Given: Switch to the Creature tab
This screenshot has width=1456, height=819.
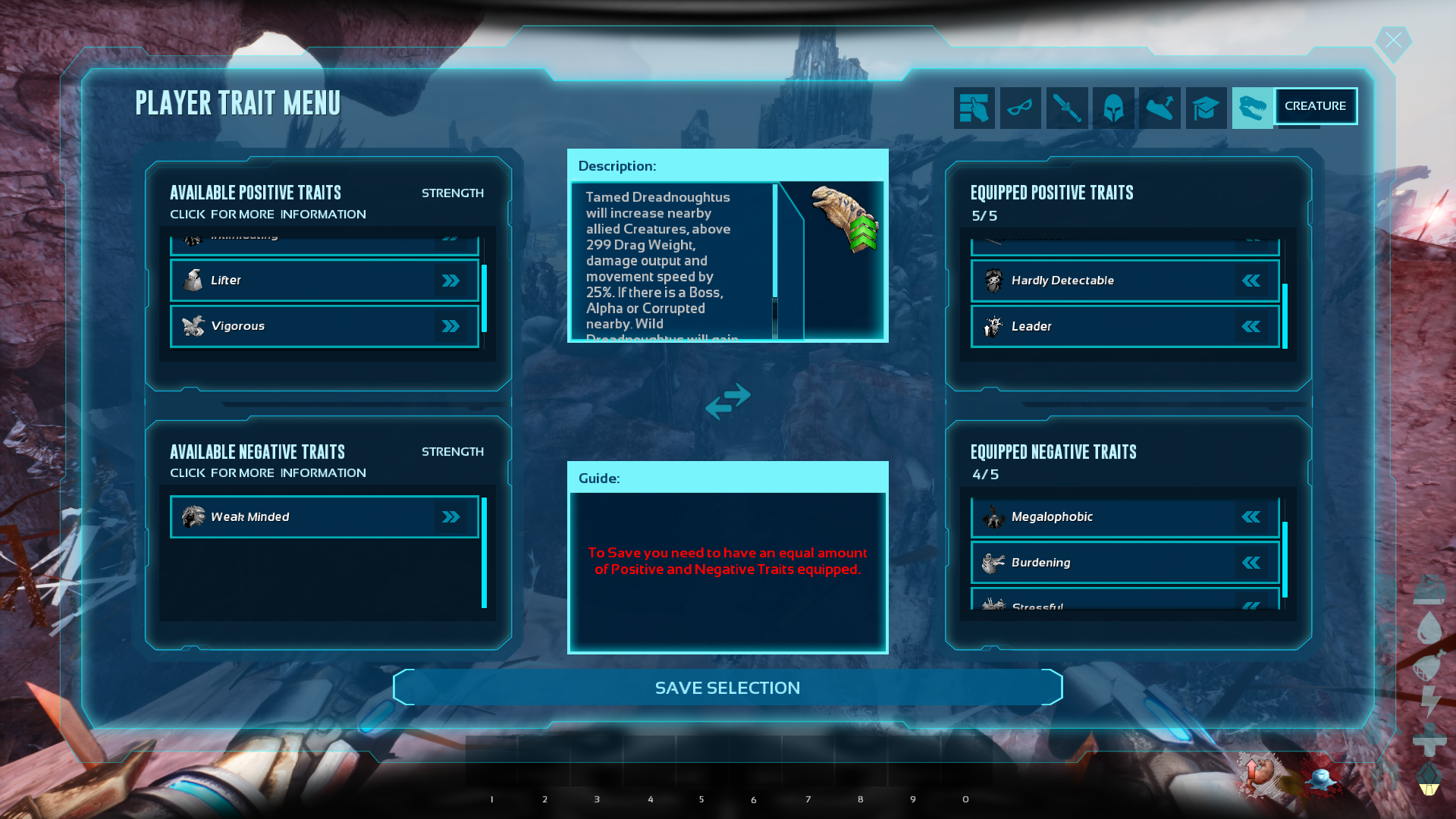Looking at the screenshot, I should tap(1316, 106).
